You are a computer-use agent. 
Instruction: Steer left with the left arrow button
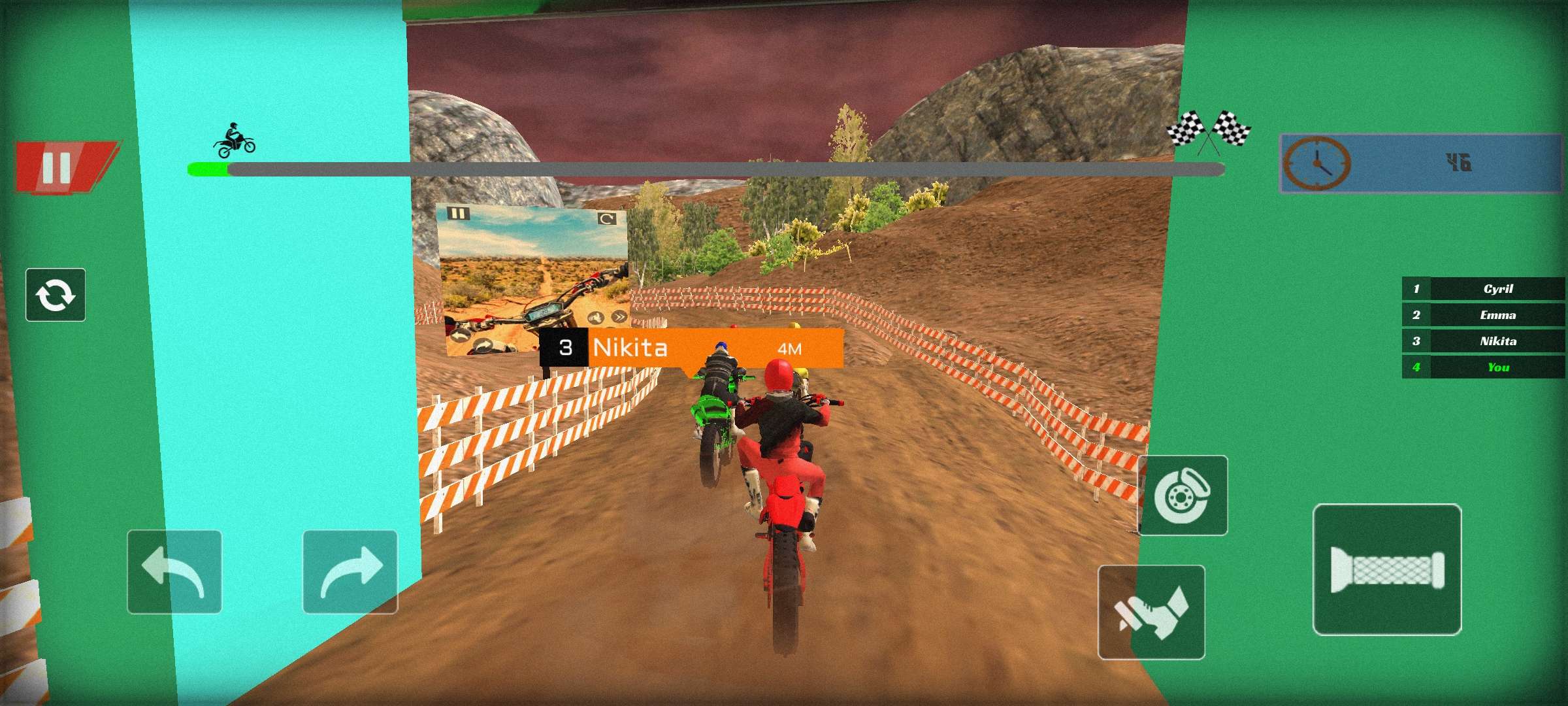click(174, 572)
